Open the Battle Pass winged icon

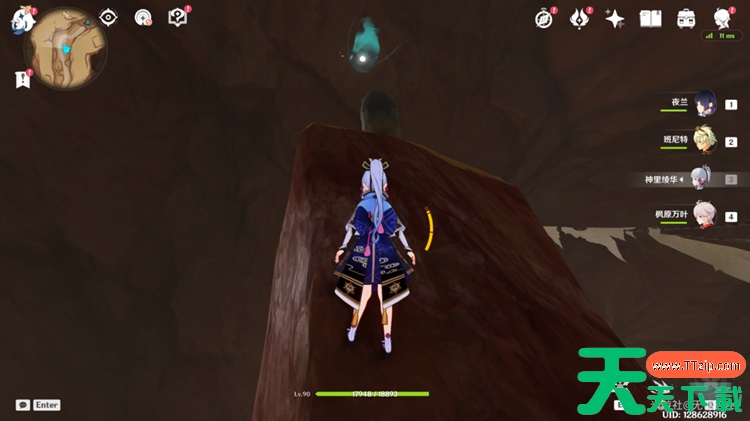pos(580,19)
